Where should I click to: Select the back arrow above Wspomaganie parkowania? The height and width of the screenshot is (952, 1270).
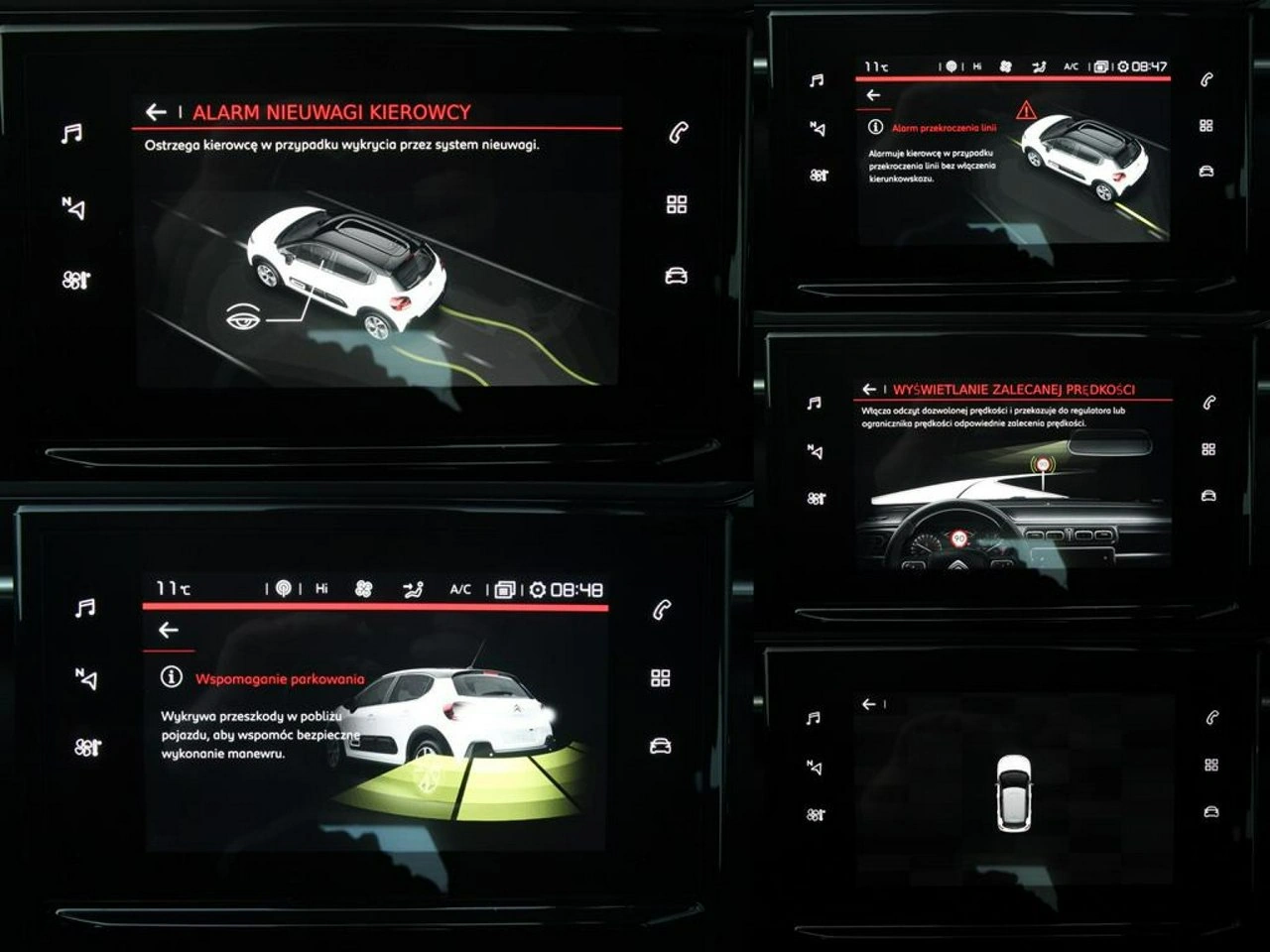(169, 630)
